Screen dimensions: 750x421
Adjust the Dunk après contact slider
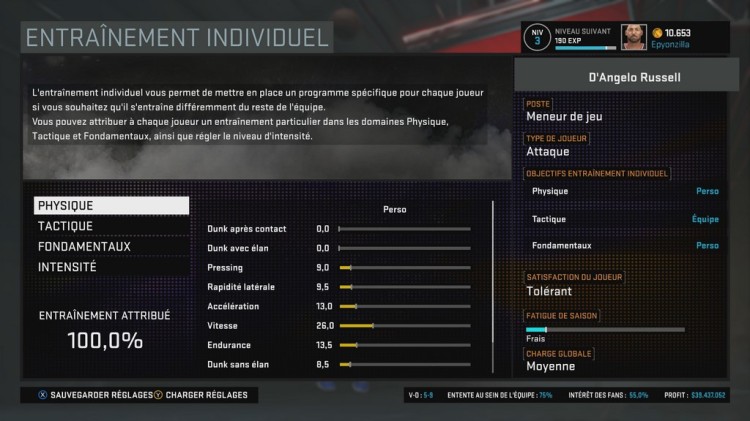[x=405, y=229]
